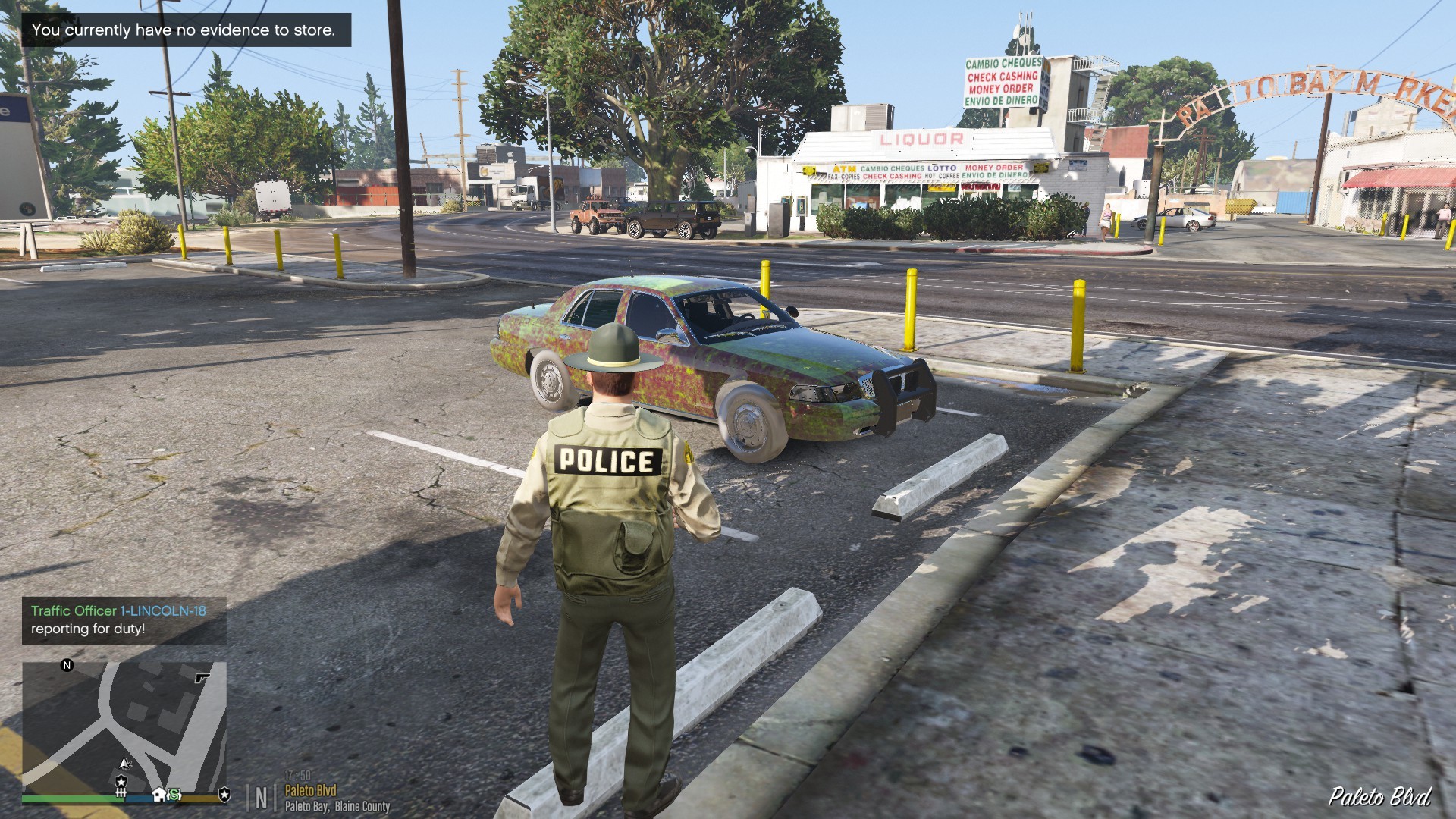
Task: Select the jail bars blip on the minimap
Action: click(121, 793)
